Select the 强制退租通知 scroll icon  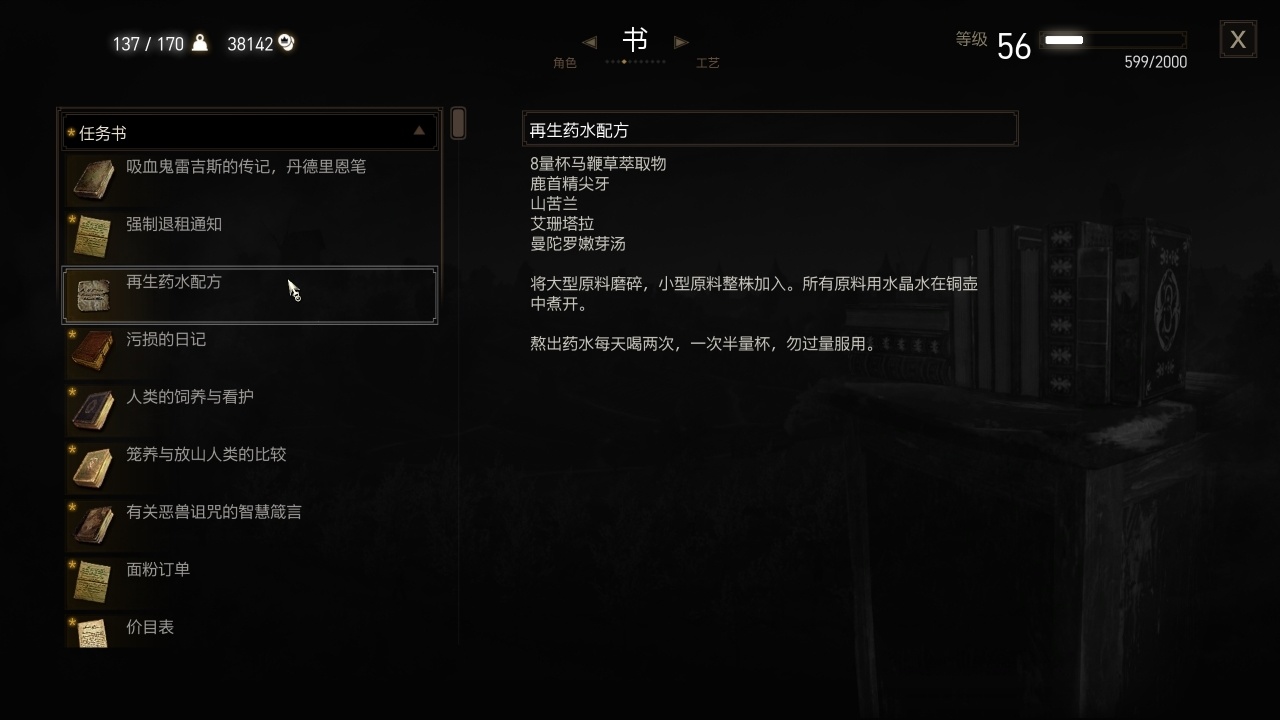(93, 235)
